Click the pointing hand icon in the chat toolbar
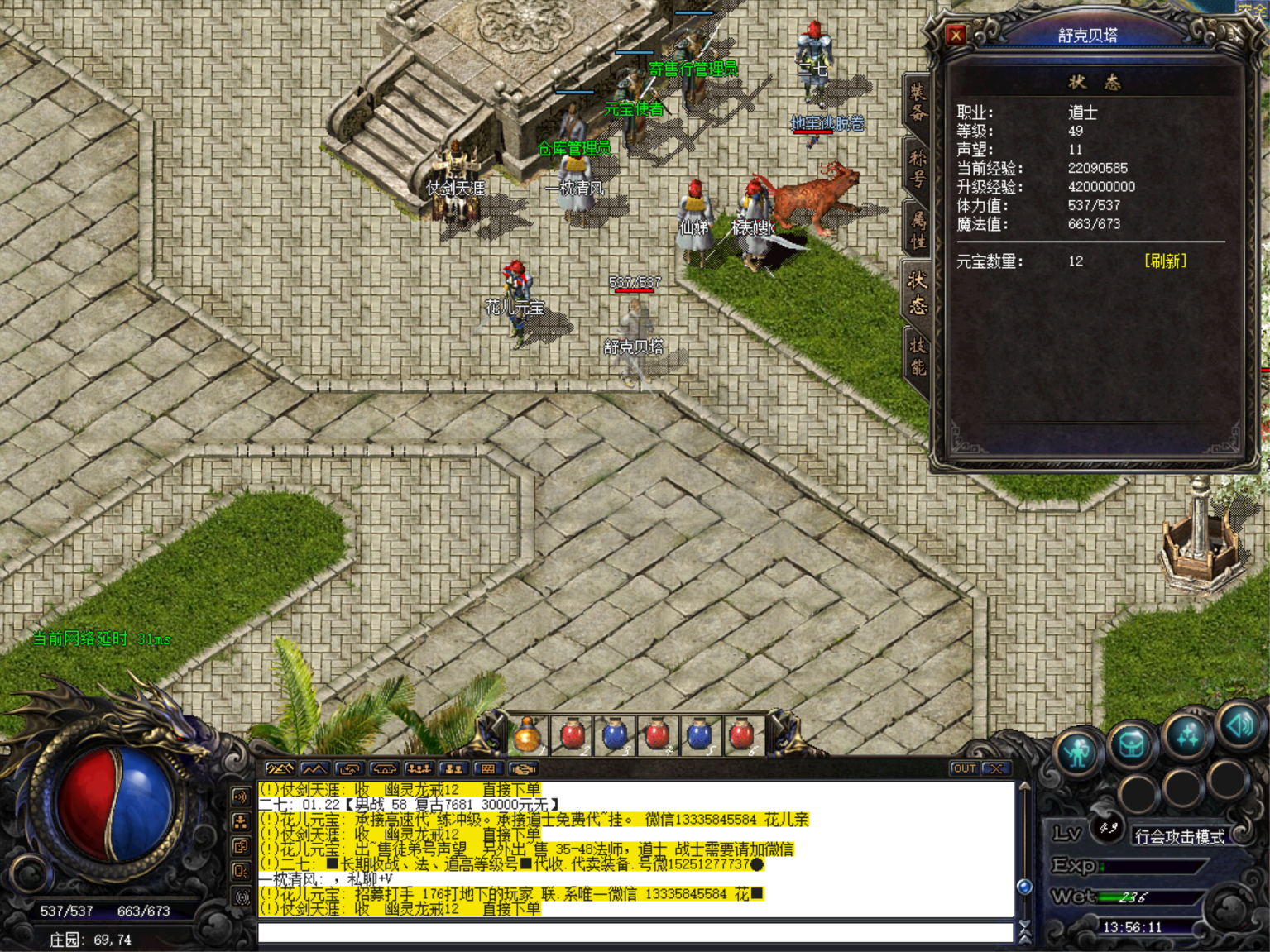The image size is (1270, 952). (521, 768)
